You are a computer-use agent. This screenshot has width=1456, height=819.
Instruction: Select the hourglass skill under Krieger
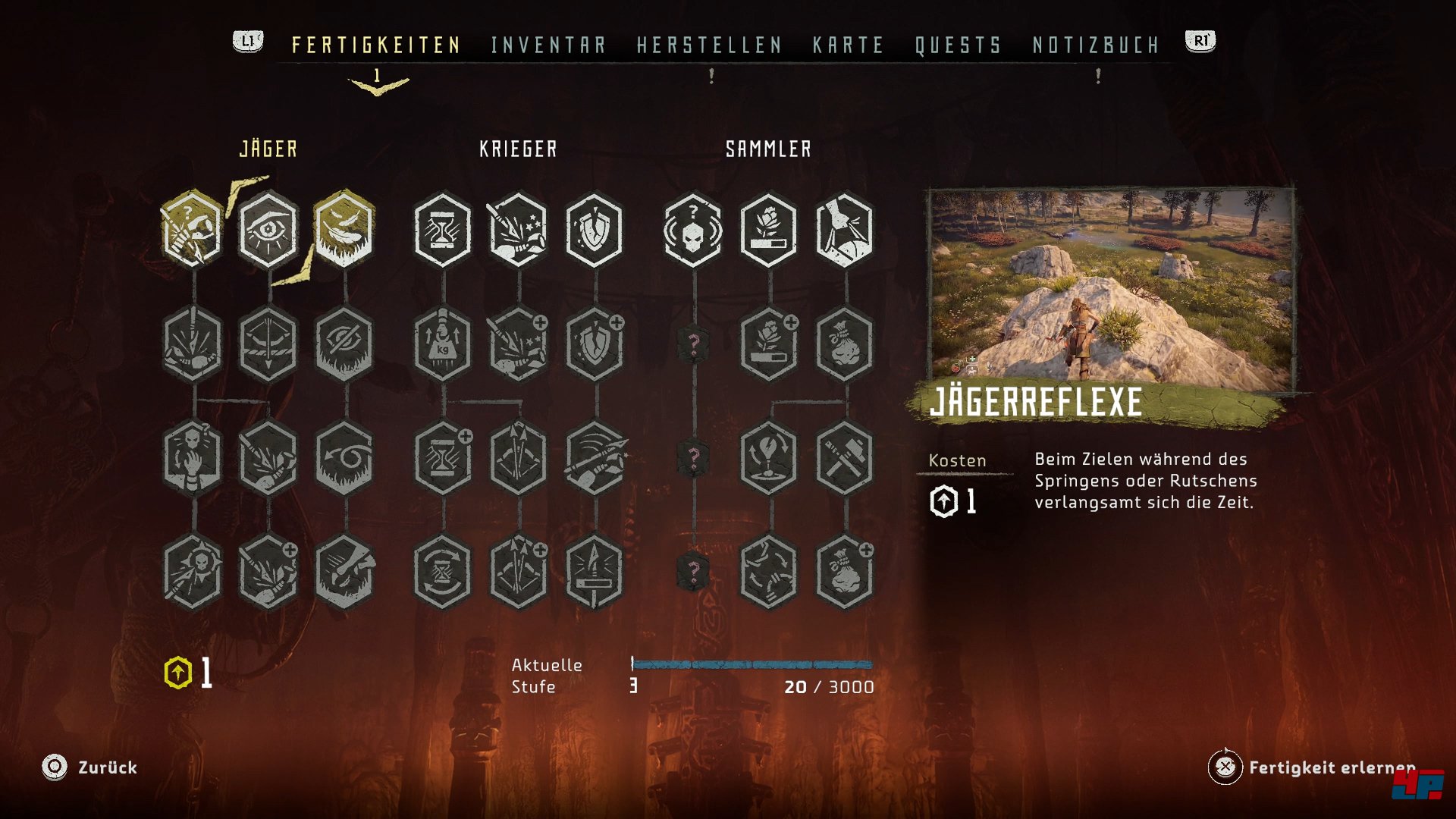(x=443, y=229)
